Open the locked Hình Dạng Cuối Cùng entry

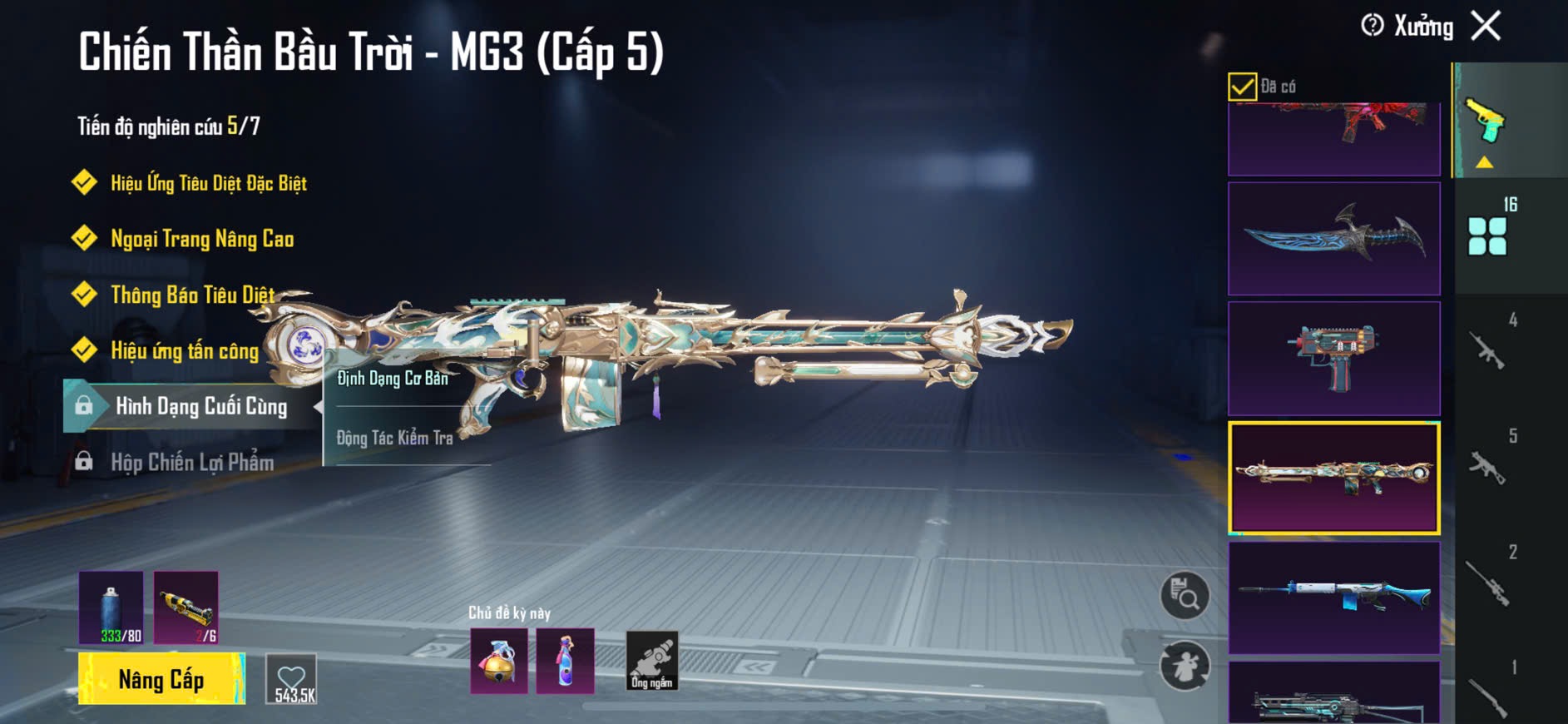click(200, 406)
